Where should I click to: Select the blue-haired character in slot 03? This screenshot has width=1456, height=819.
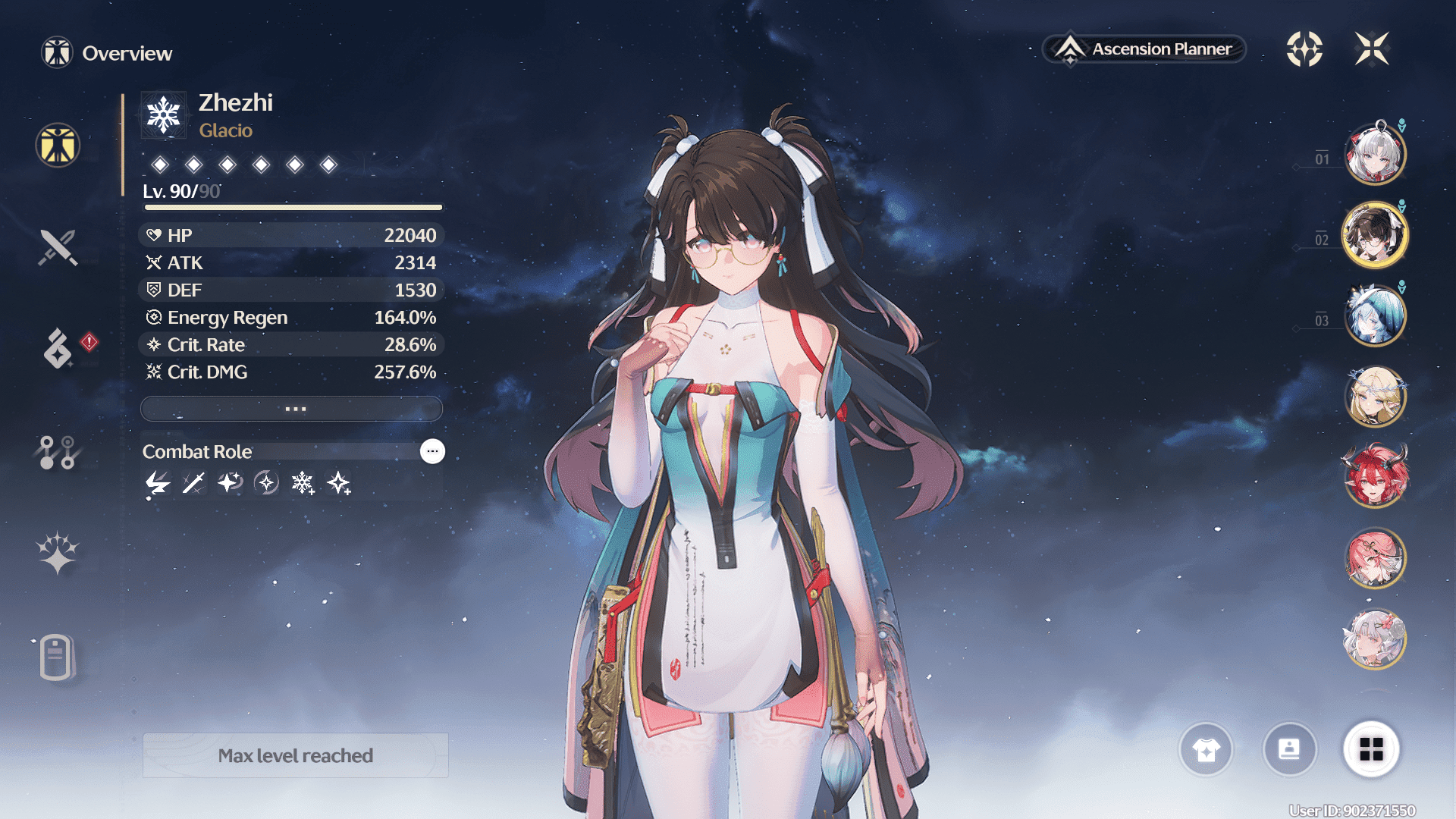tap(1375, 315)
